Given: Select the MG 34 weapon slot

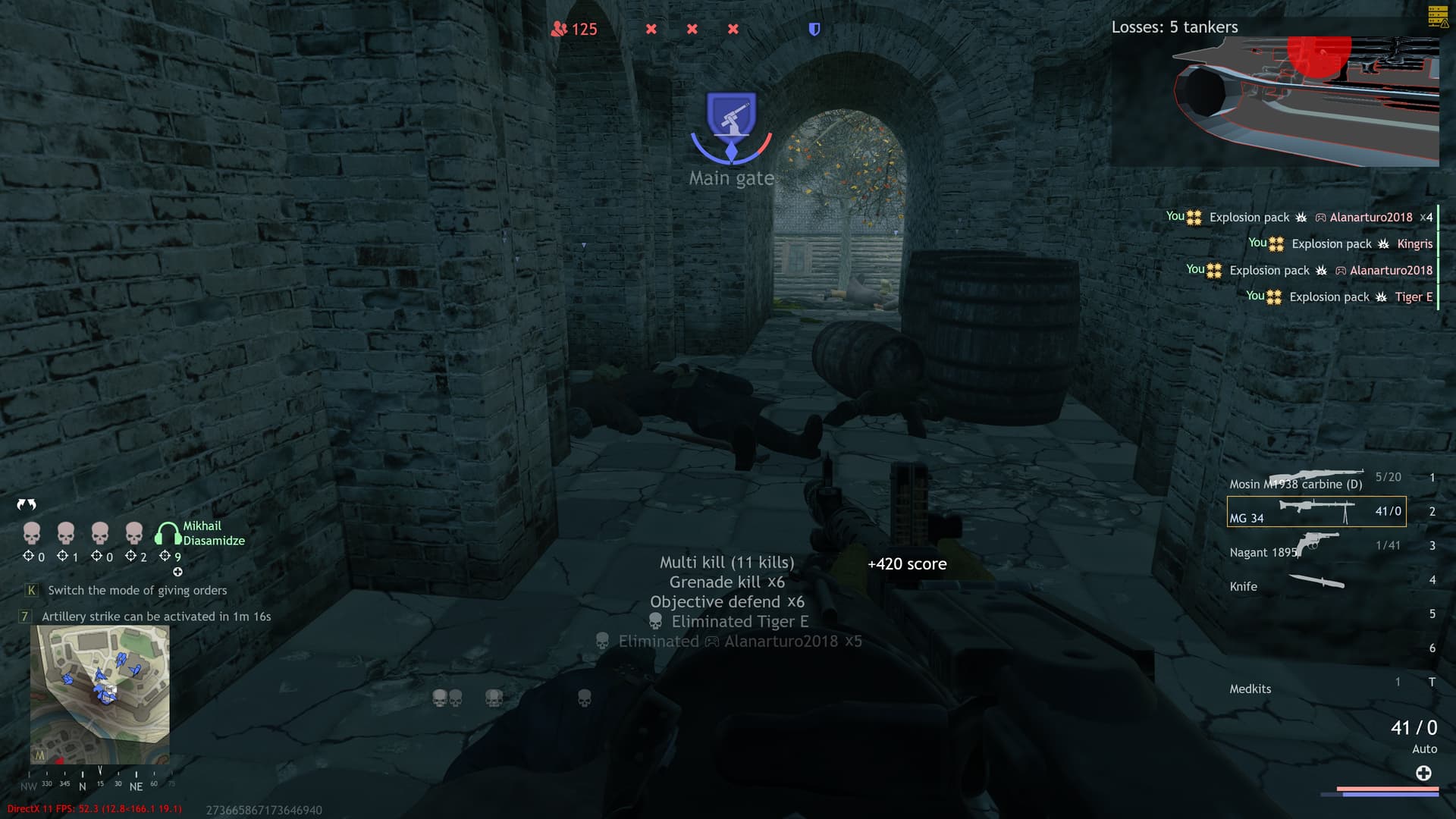Looking at the screenshot, I should (x=1316, y=511).
